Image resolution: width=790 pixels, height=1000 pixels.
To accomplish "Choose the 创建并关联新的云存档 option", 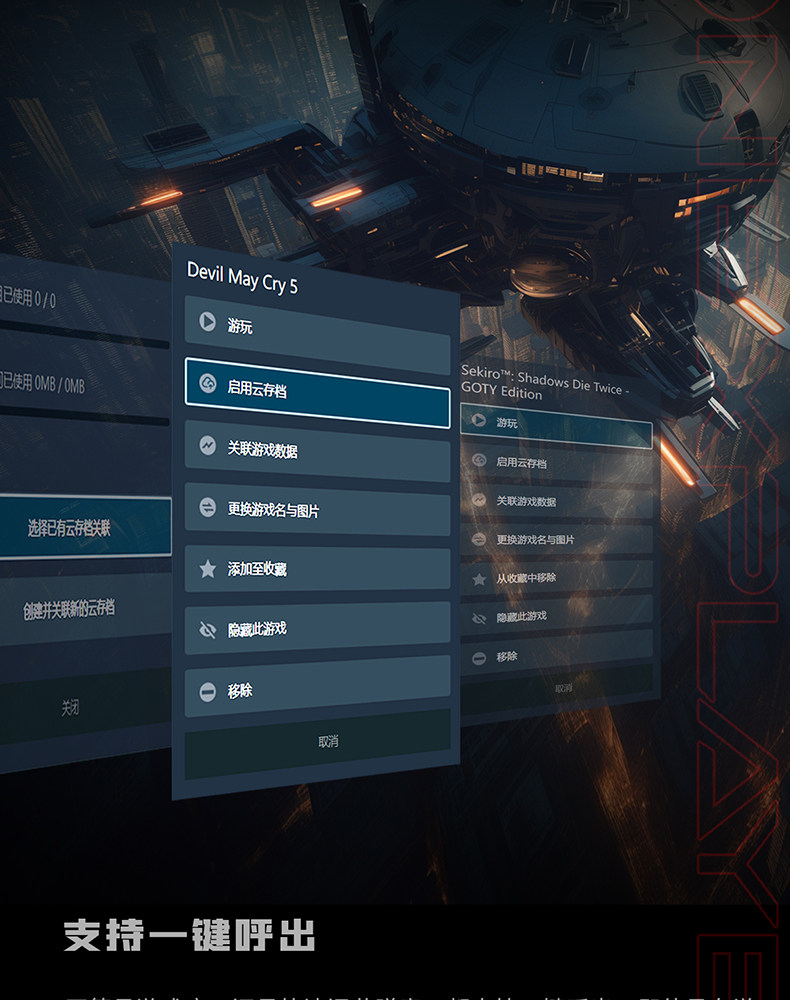I will click(x=75, y=608).
